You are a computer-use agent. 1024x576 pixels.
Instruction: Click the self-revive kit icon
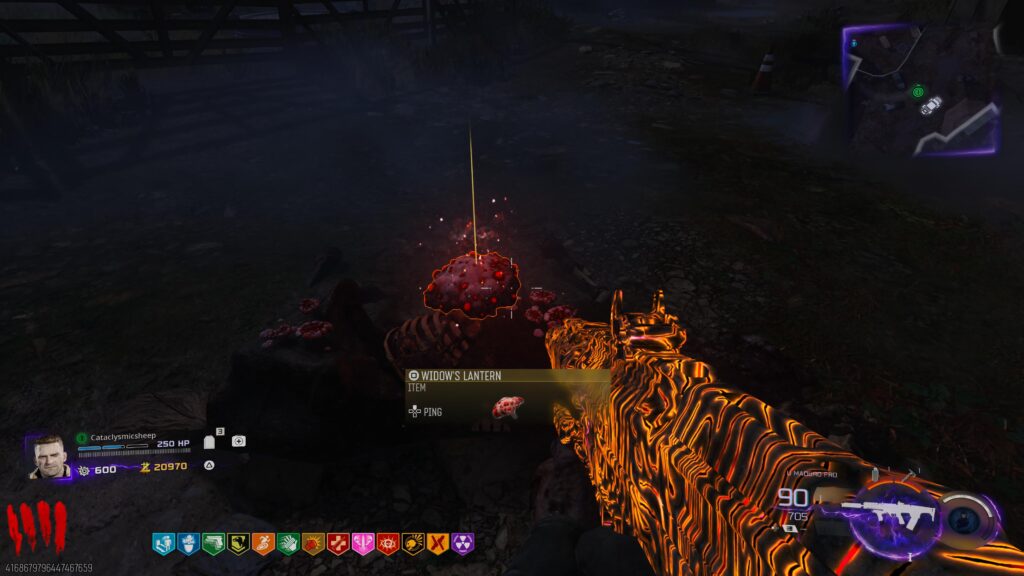239,441
